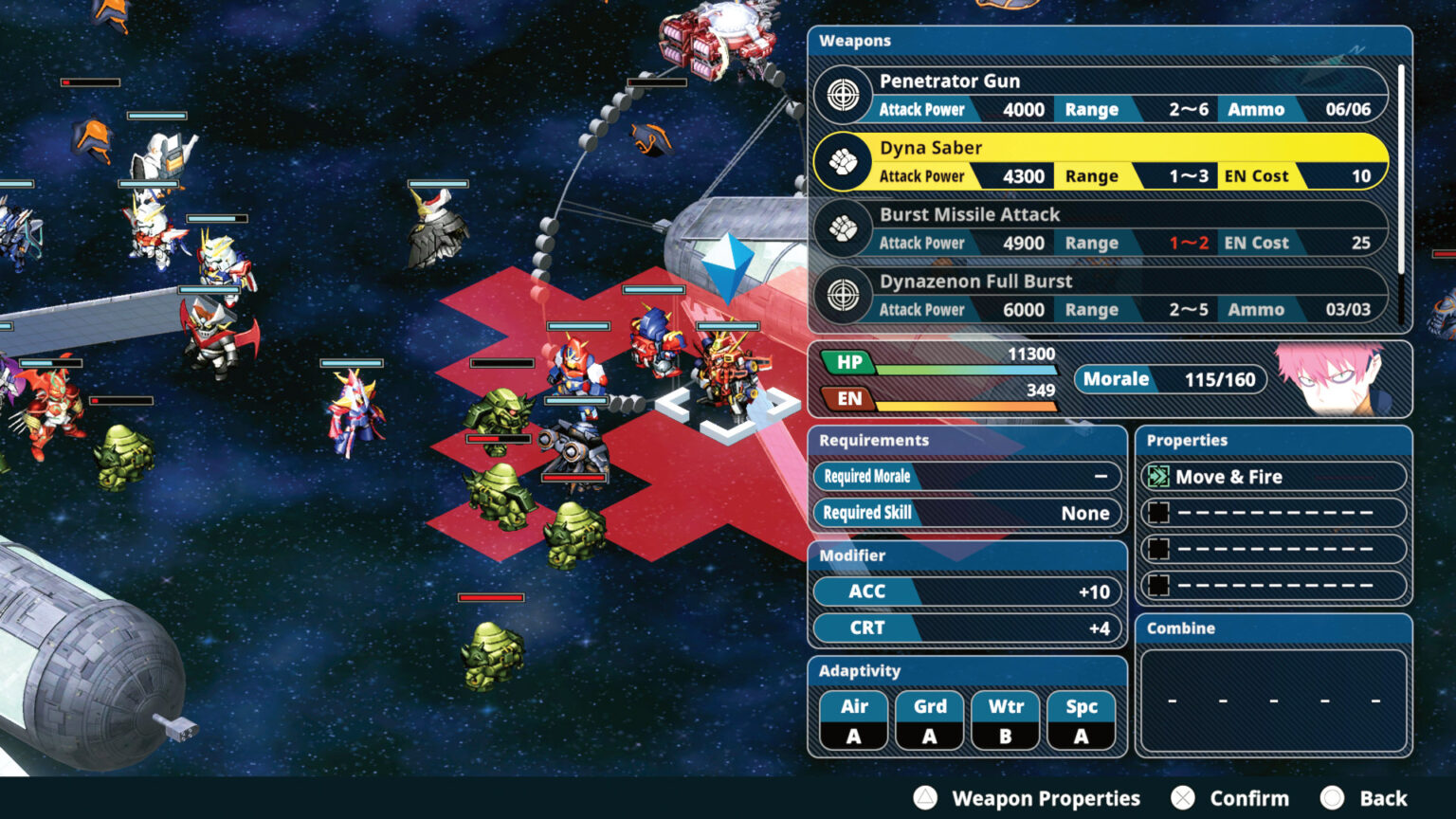Click the reticle icon beside Dynazenon Full Burst

[x=844, y=295]
